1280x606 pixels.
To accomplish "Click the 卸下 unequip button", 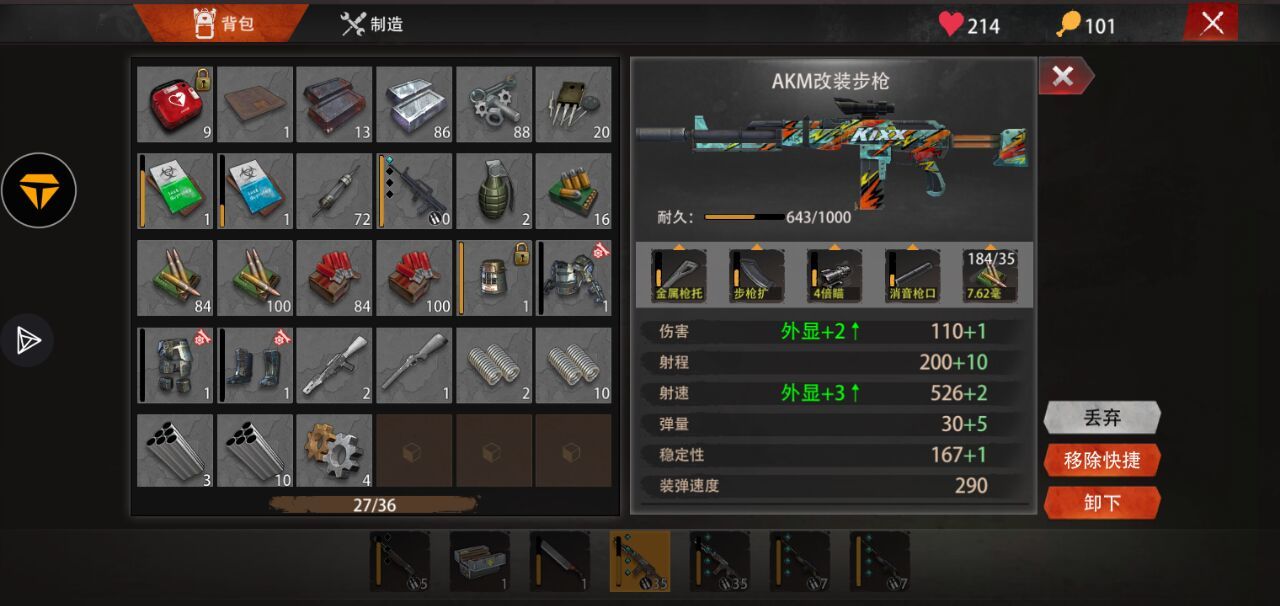I will click(x=1102, y=502).
